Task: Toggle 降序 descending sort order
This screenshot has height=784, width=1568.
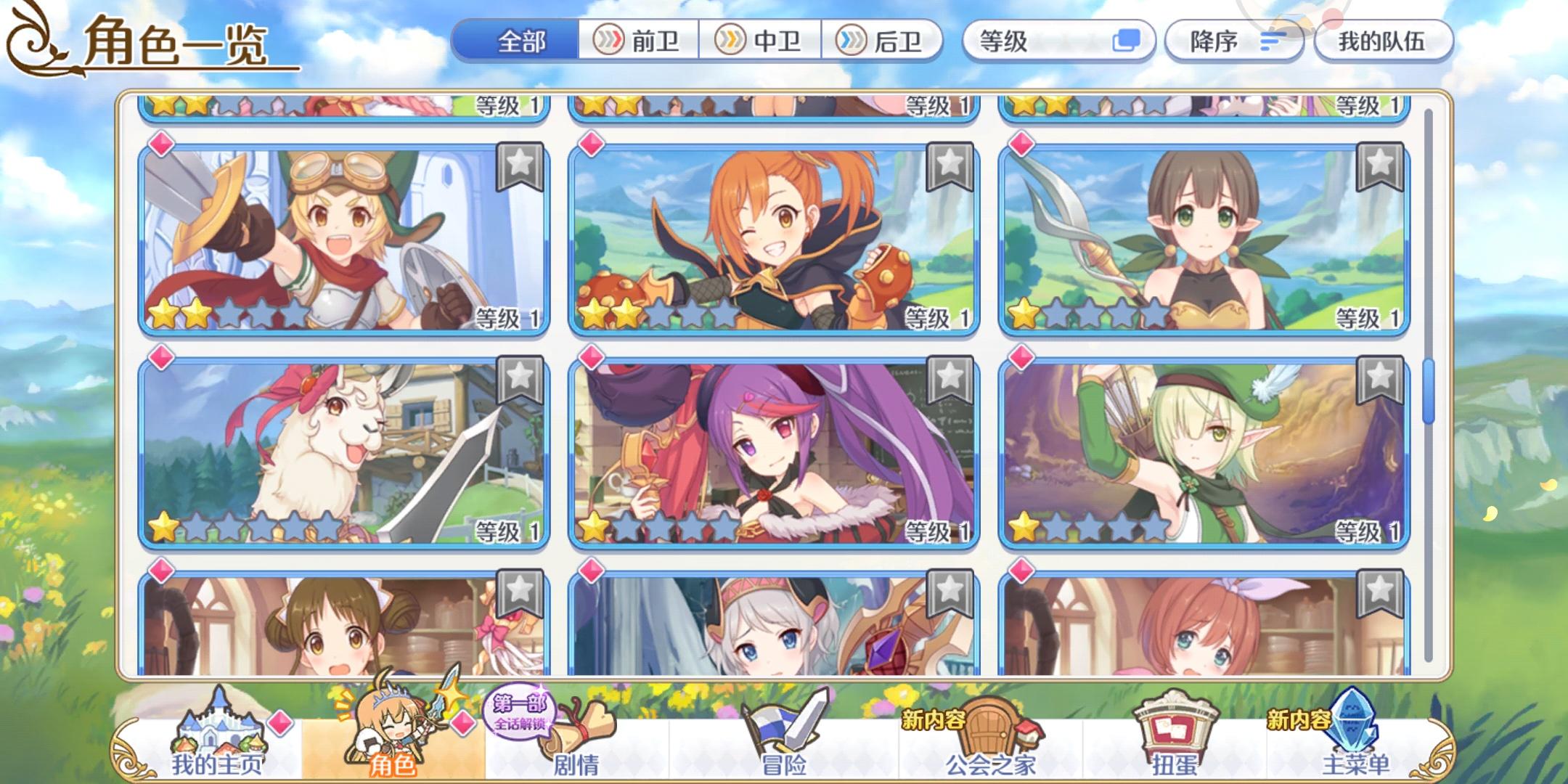Action: click(x=1229, y=41)
